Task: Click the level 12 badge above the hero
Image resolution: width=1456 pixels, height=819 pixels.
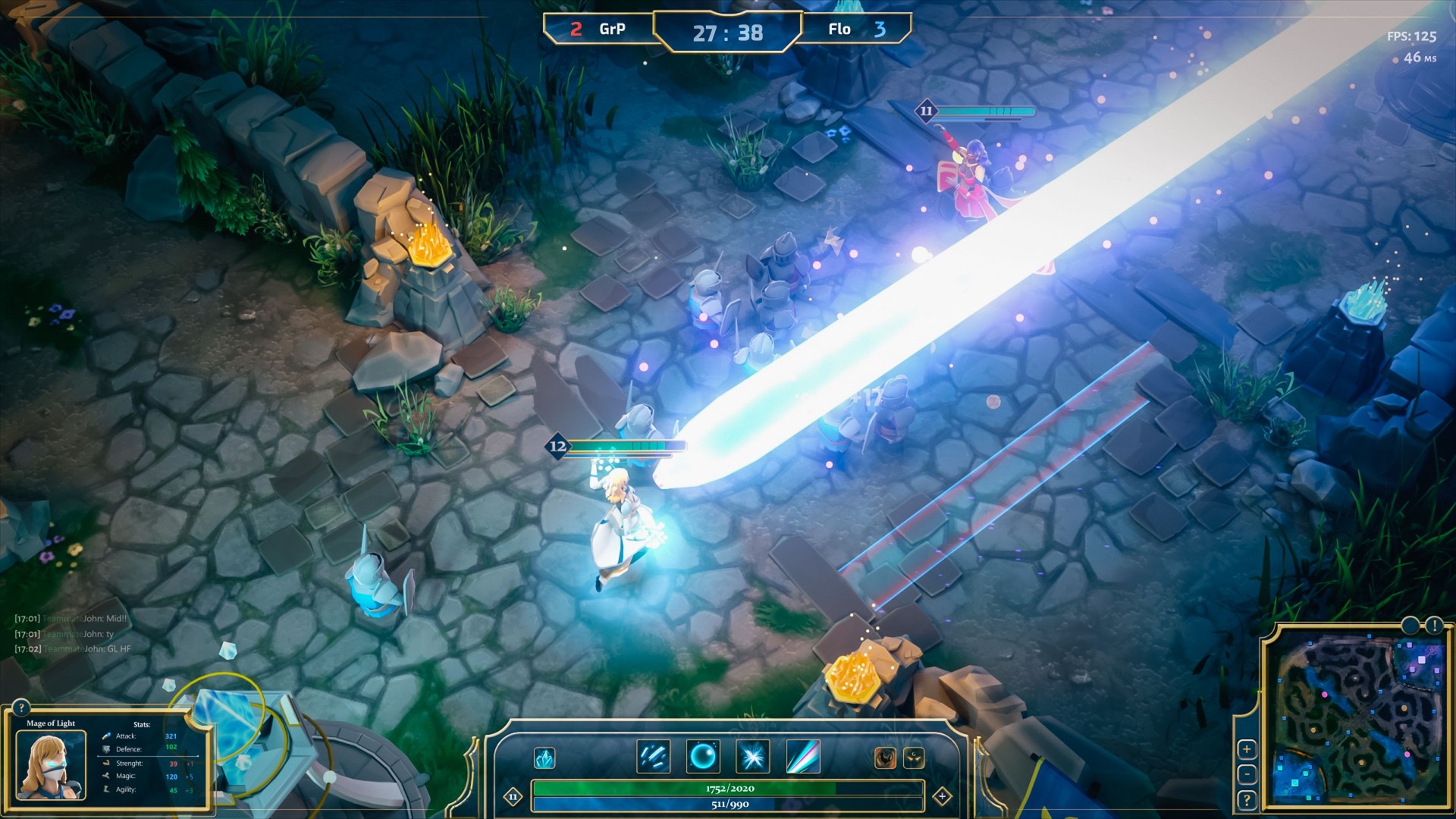Action: 559,447
